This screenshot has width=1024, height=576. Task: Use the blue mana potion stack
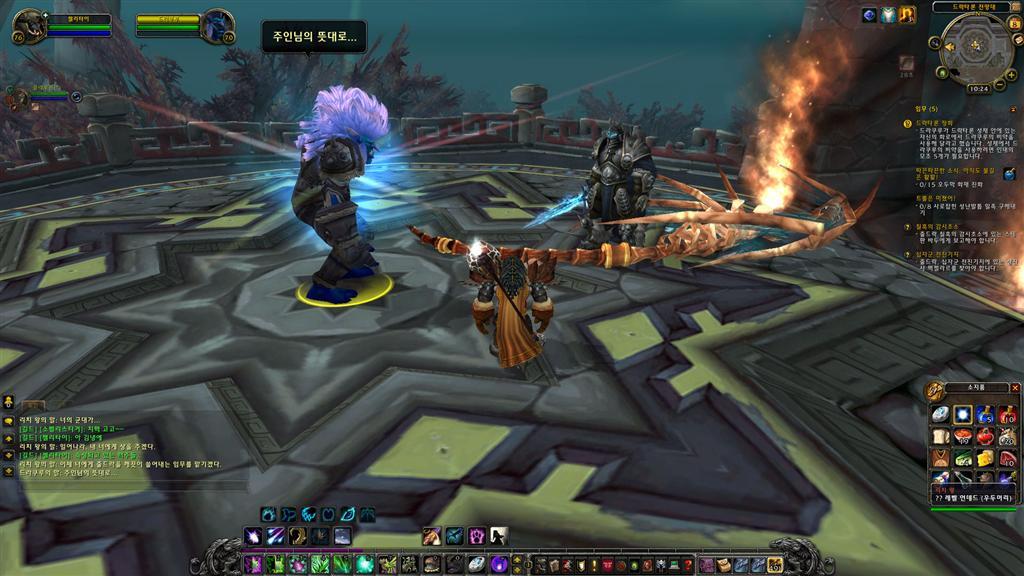985,414
